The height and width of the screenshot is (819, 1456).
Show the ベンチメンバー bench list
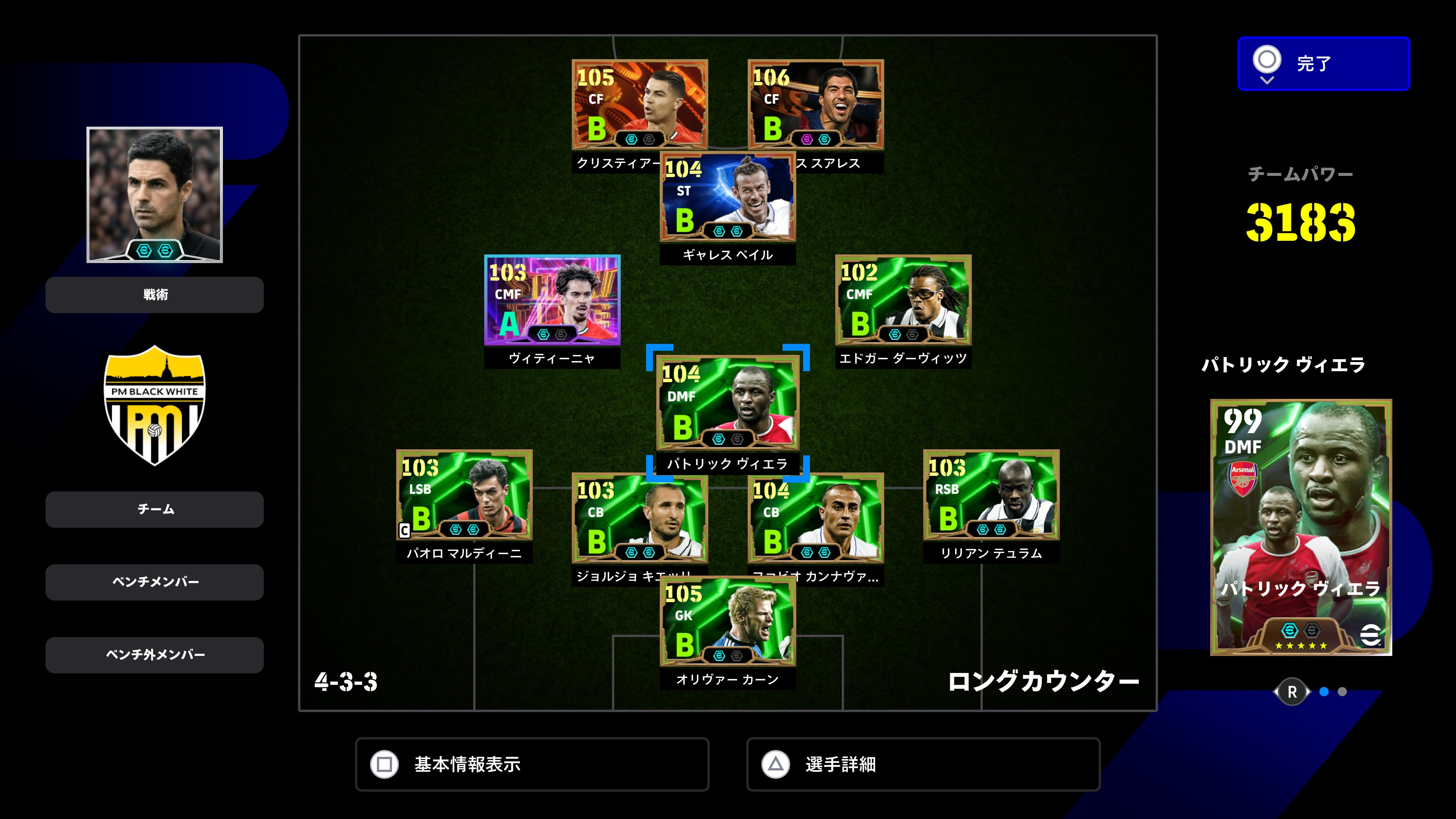click(x=154, y=582)
